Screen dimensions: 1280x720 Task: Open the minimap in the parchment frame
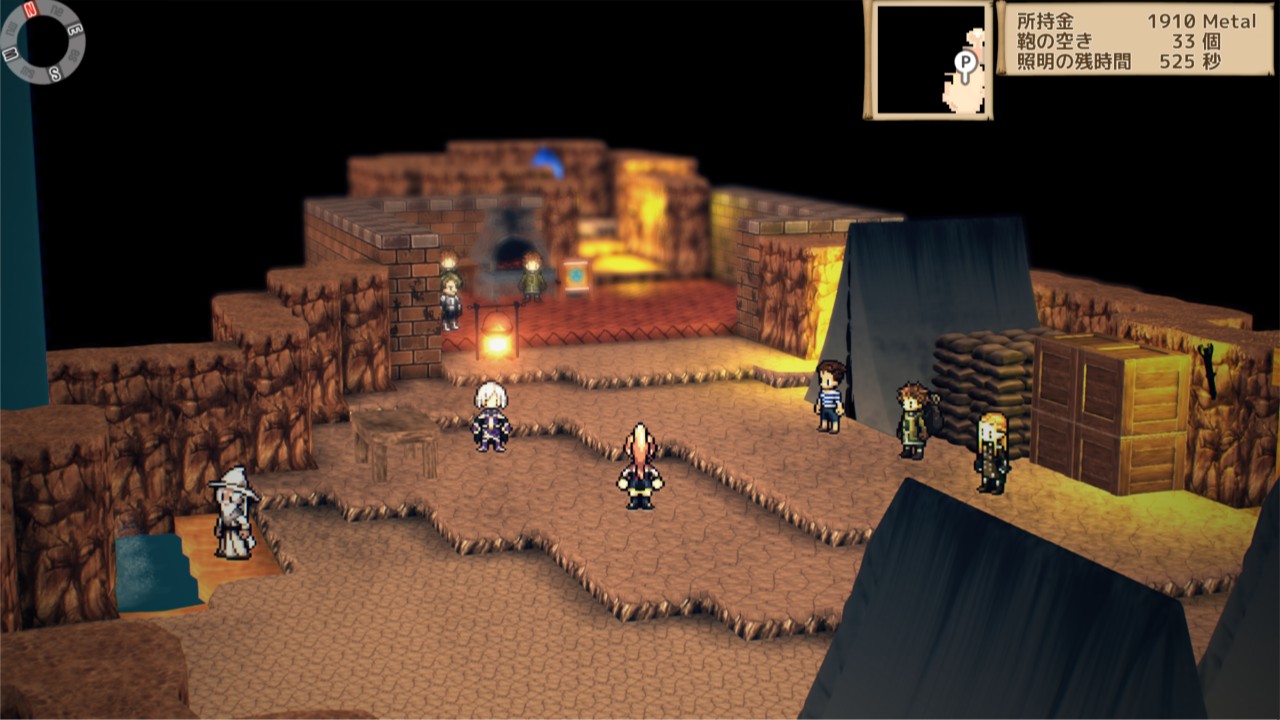[928, 60]
